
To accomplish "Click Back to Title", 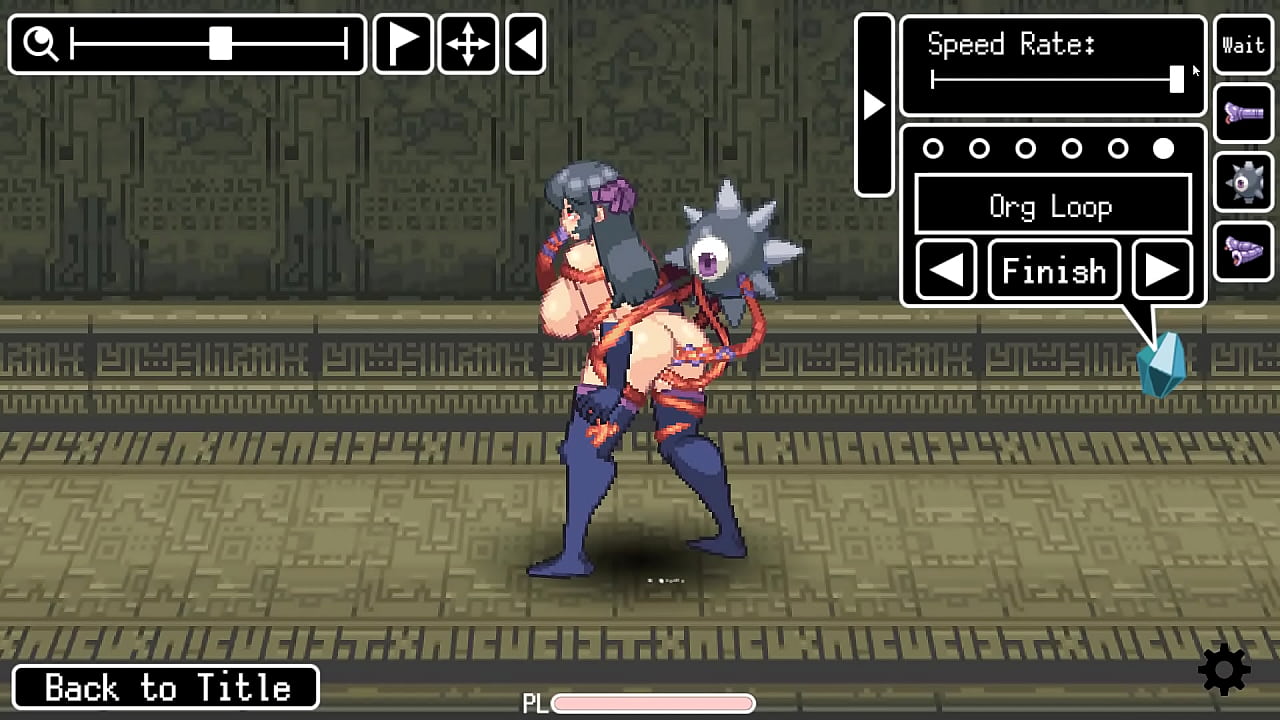I will (166, 687).
